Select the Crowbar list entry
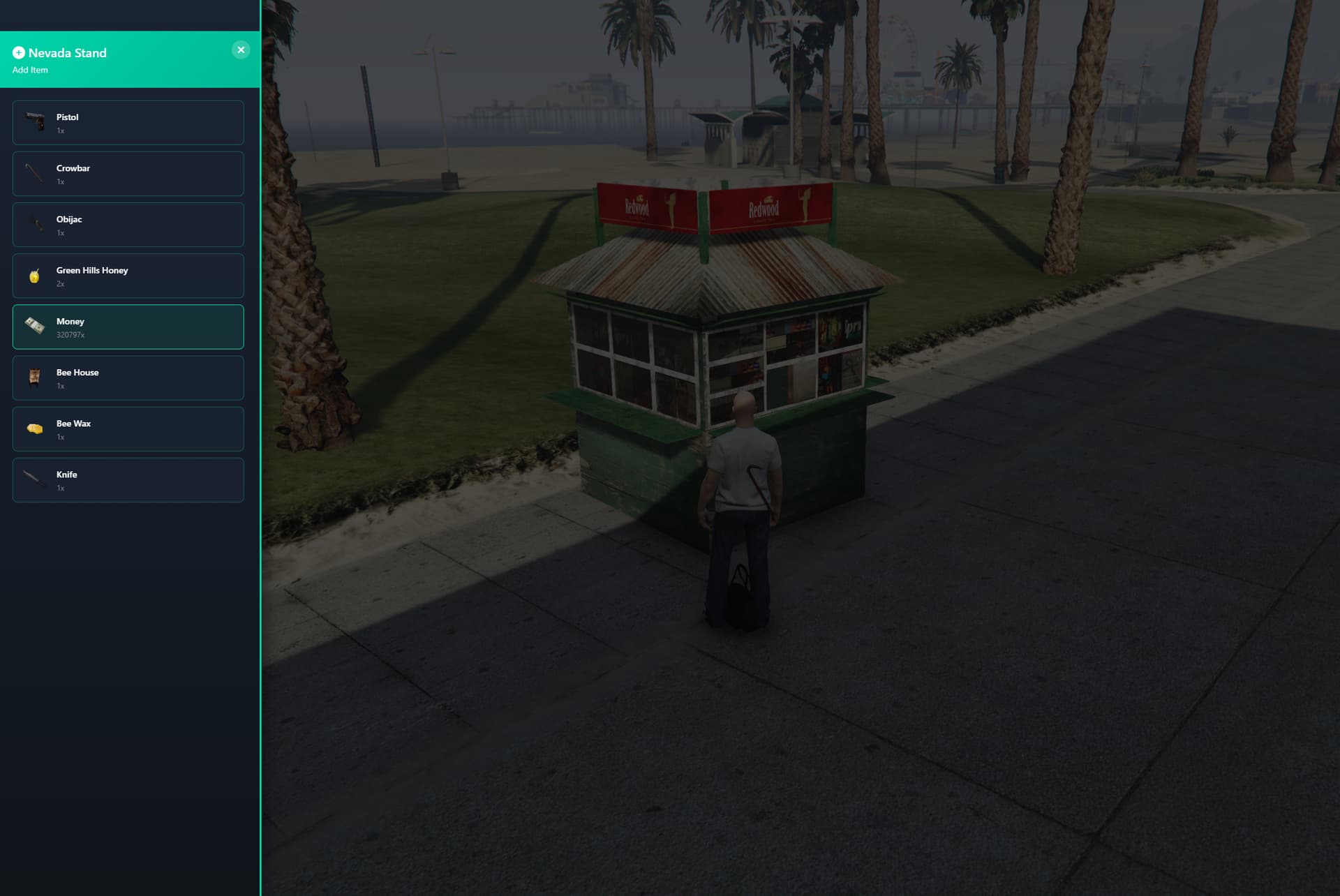The width and height of the screenshot is (1340, 896). pos(128,173)
